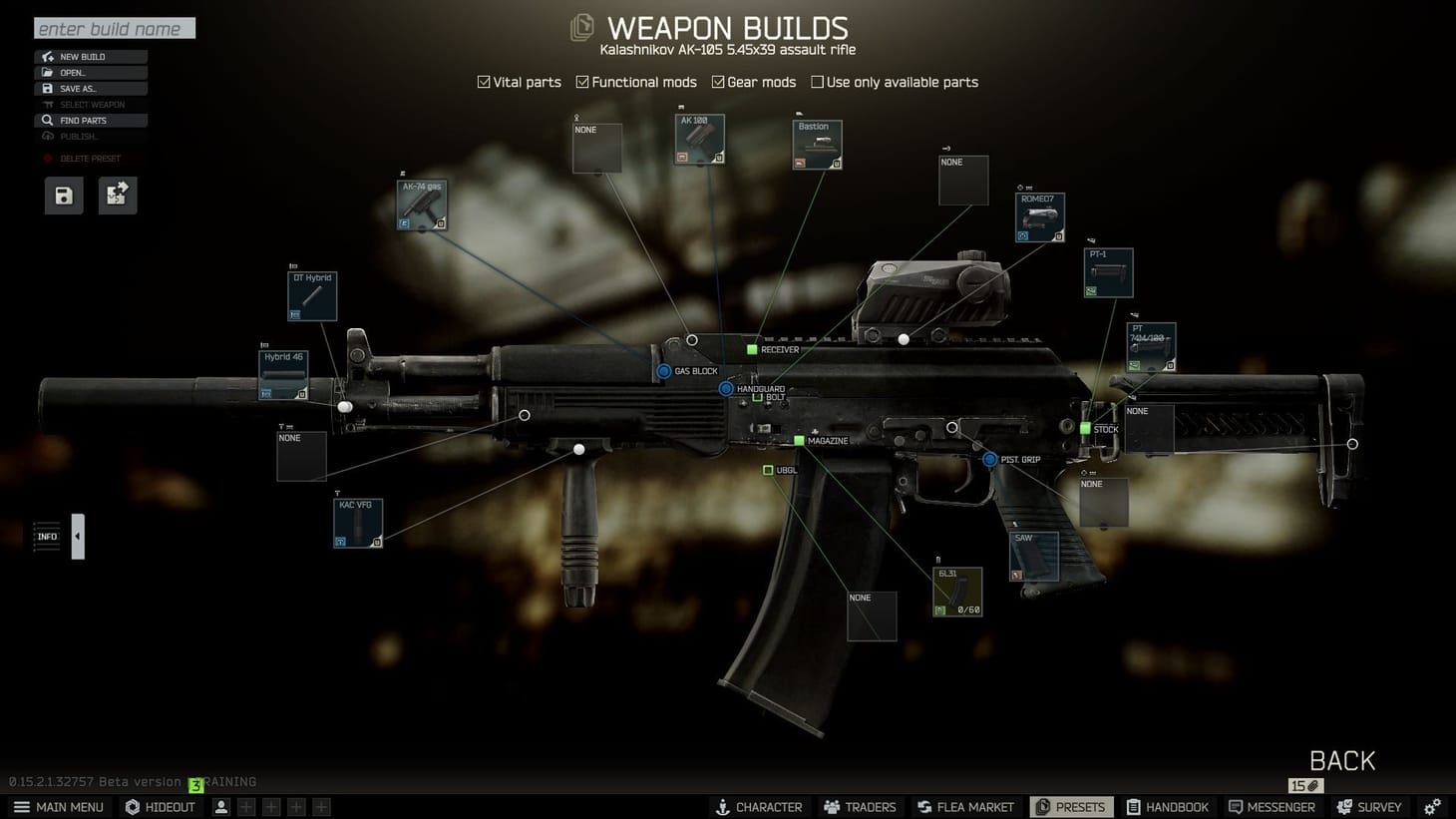Screen dimensions: 1456x819
Task: Click the enter build name field
Action: point(113,28)
